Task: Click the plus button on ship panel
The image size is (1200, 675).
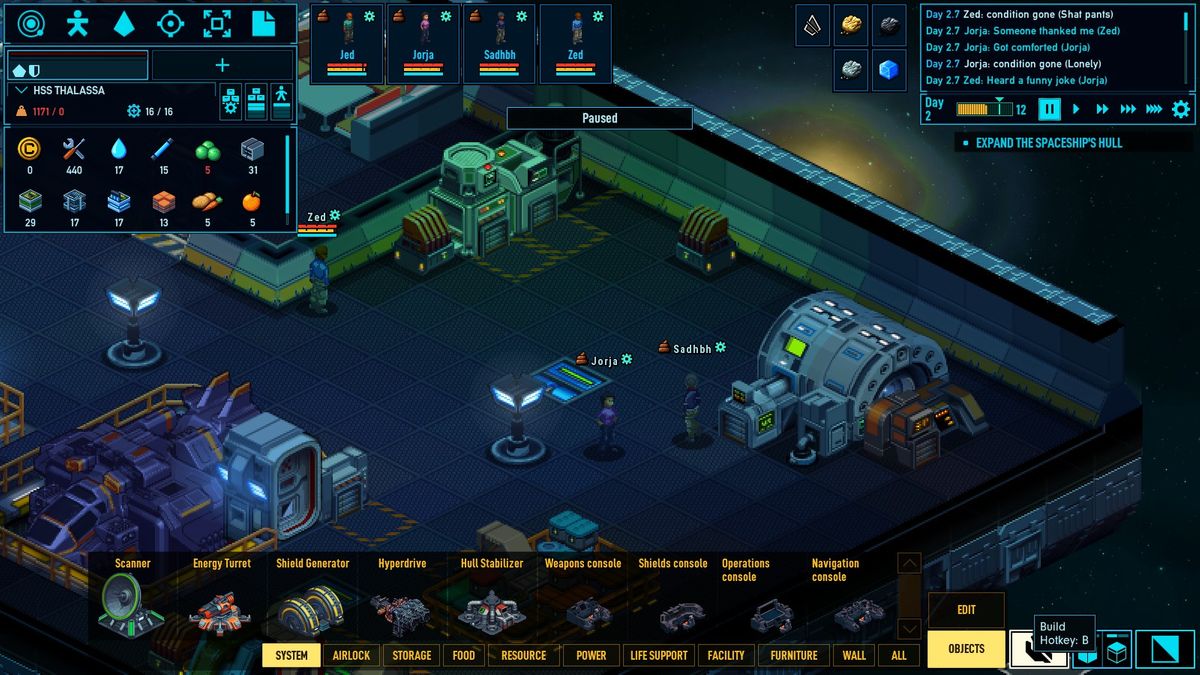Action: 222,65
